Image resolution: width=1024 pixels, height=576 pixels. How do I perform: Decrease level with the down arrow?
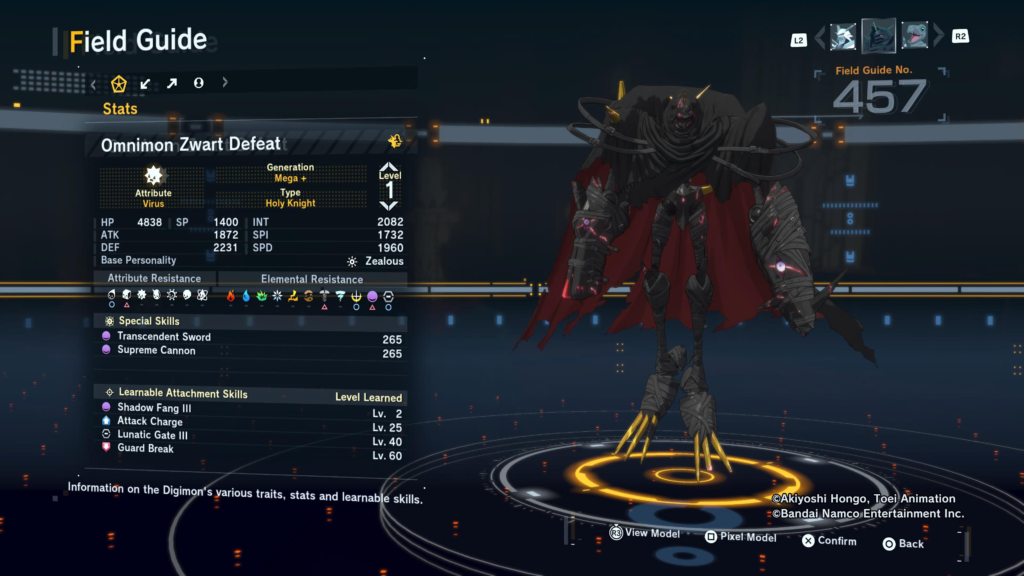[389, 205]
